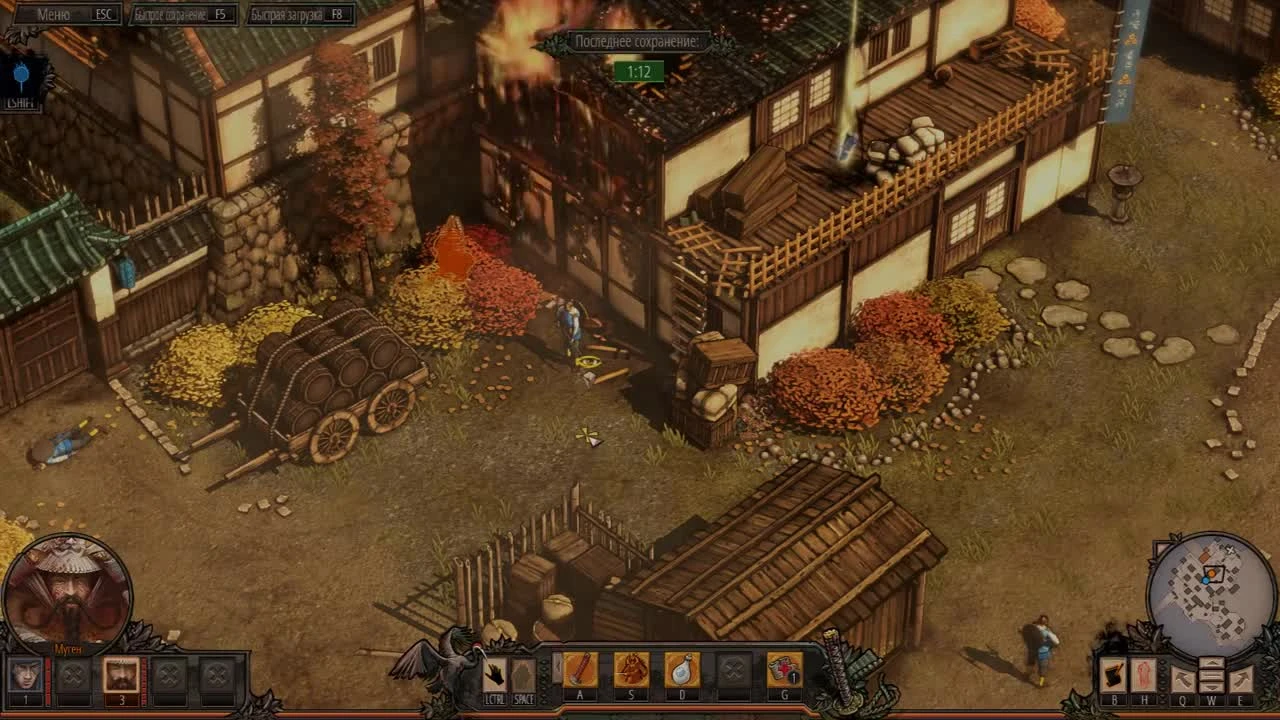The height and width of the screenshot is (720, 1280).
Task: Open the mission badges icon bound to B
Action: point(1113,675)
